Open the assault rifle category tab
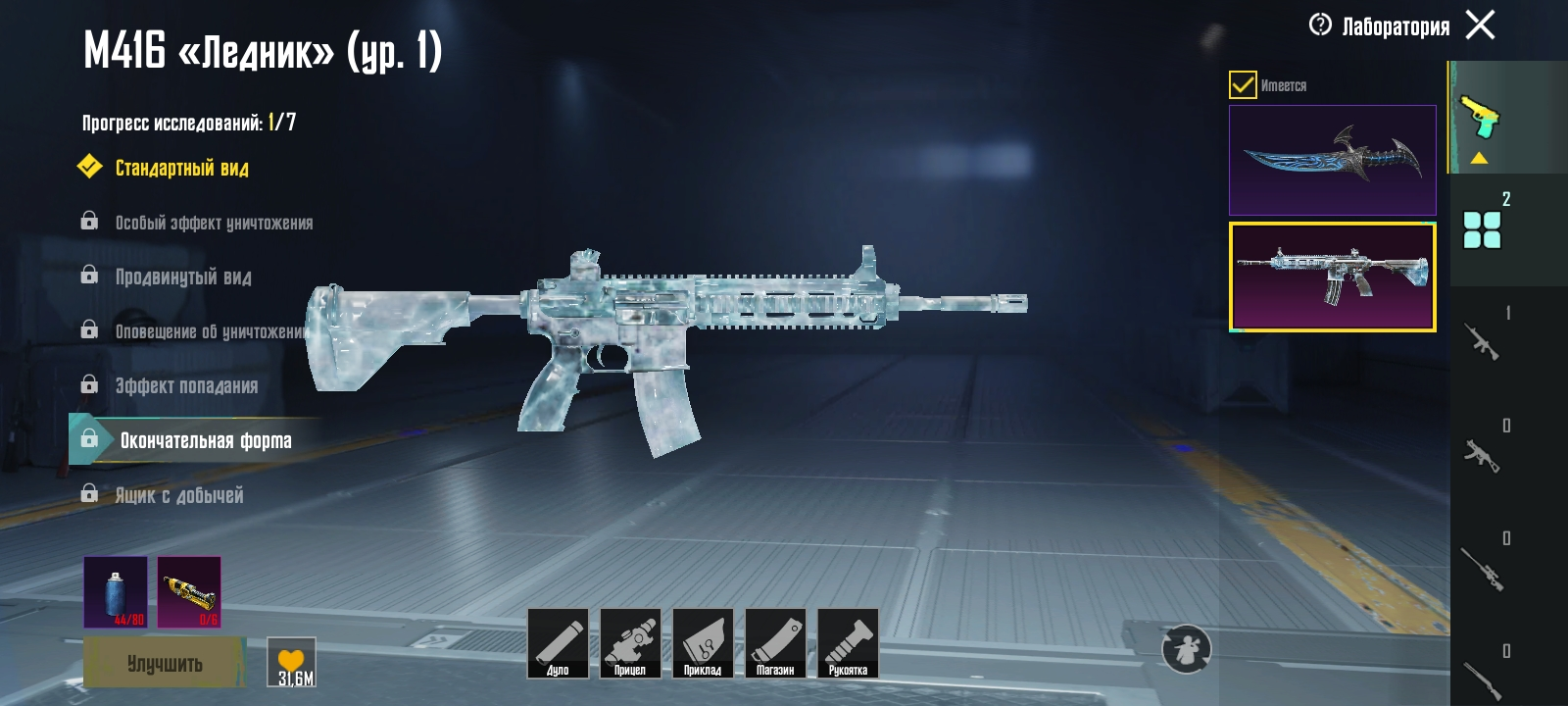Image resolution: width=1568 pixels, height=706 pixels. pyautogui.click(x=1482, y=341)
